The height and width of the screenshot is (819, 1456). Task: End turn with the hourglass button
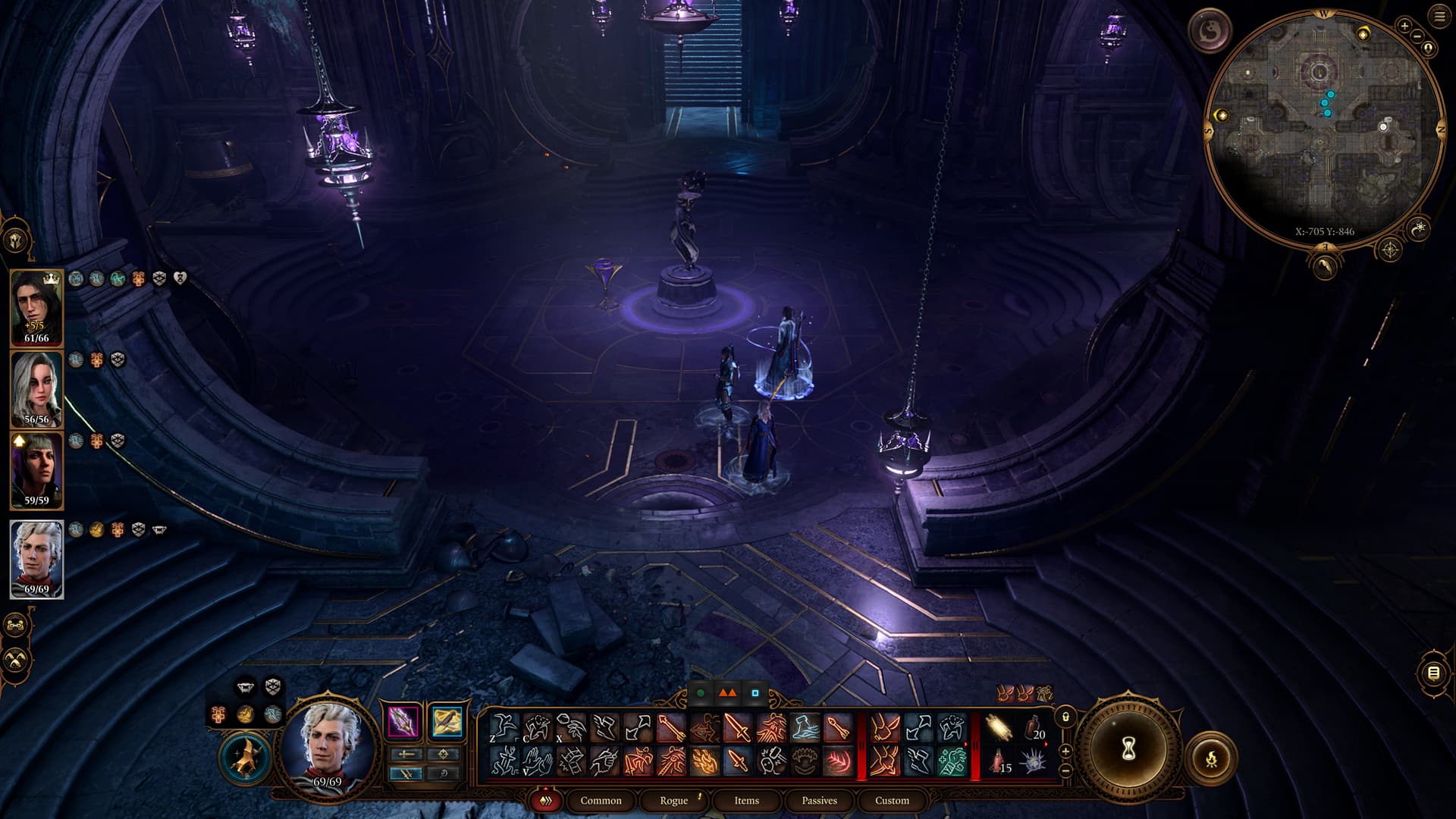point(1128,750)
